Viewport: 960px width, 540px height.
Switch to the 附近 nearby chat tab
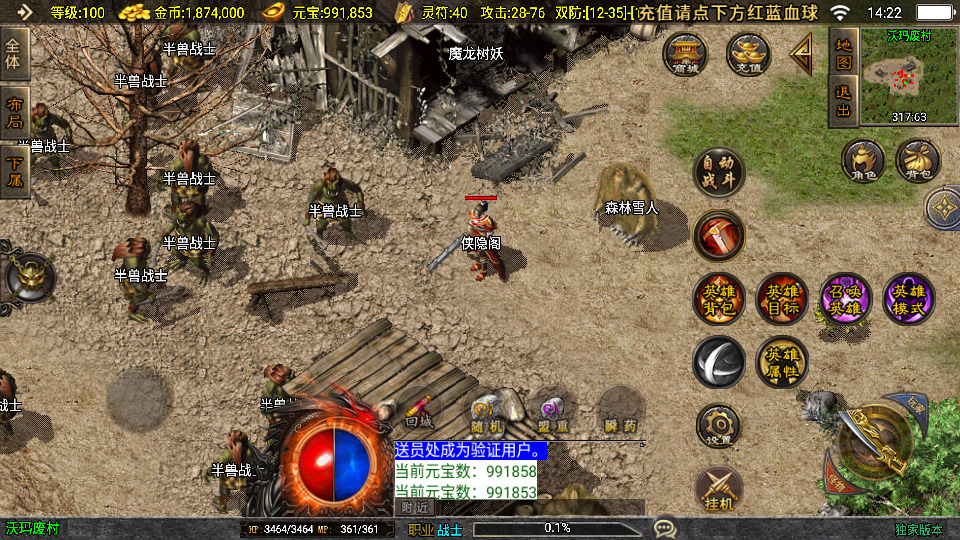415,508
